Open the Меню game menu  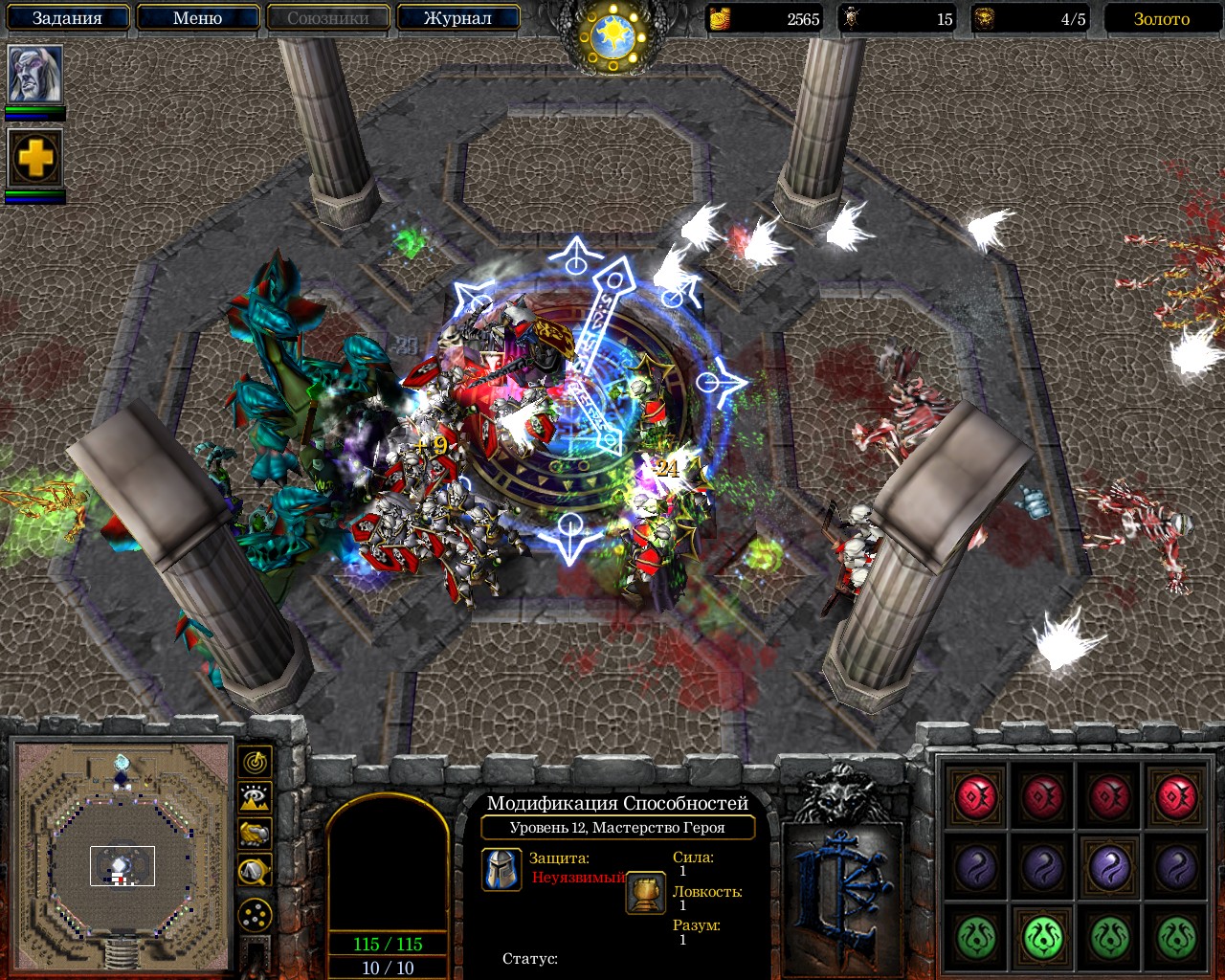[x=198, y=18]
